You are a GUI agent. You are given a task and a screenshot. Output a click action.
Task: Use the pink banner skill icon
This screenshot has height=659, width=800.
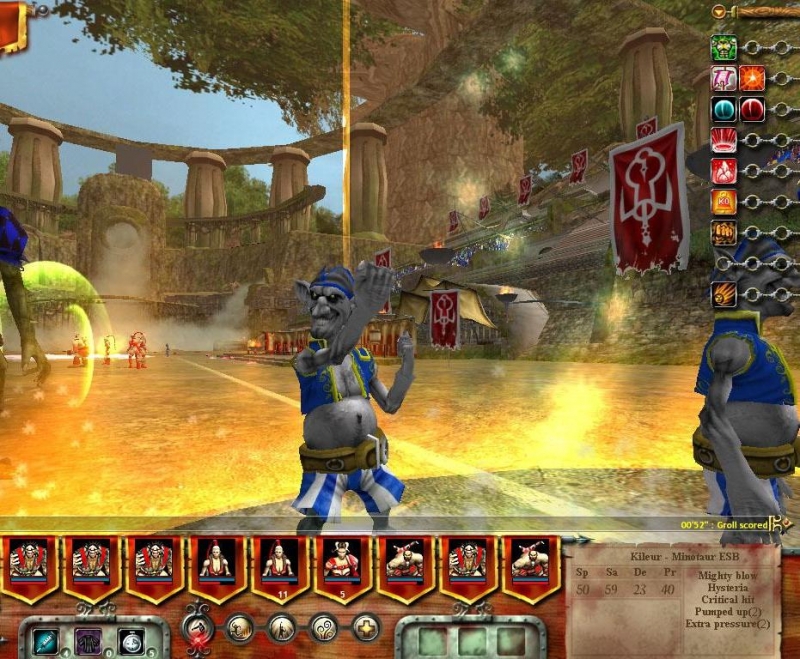coord(724,78)
